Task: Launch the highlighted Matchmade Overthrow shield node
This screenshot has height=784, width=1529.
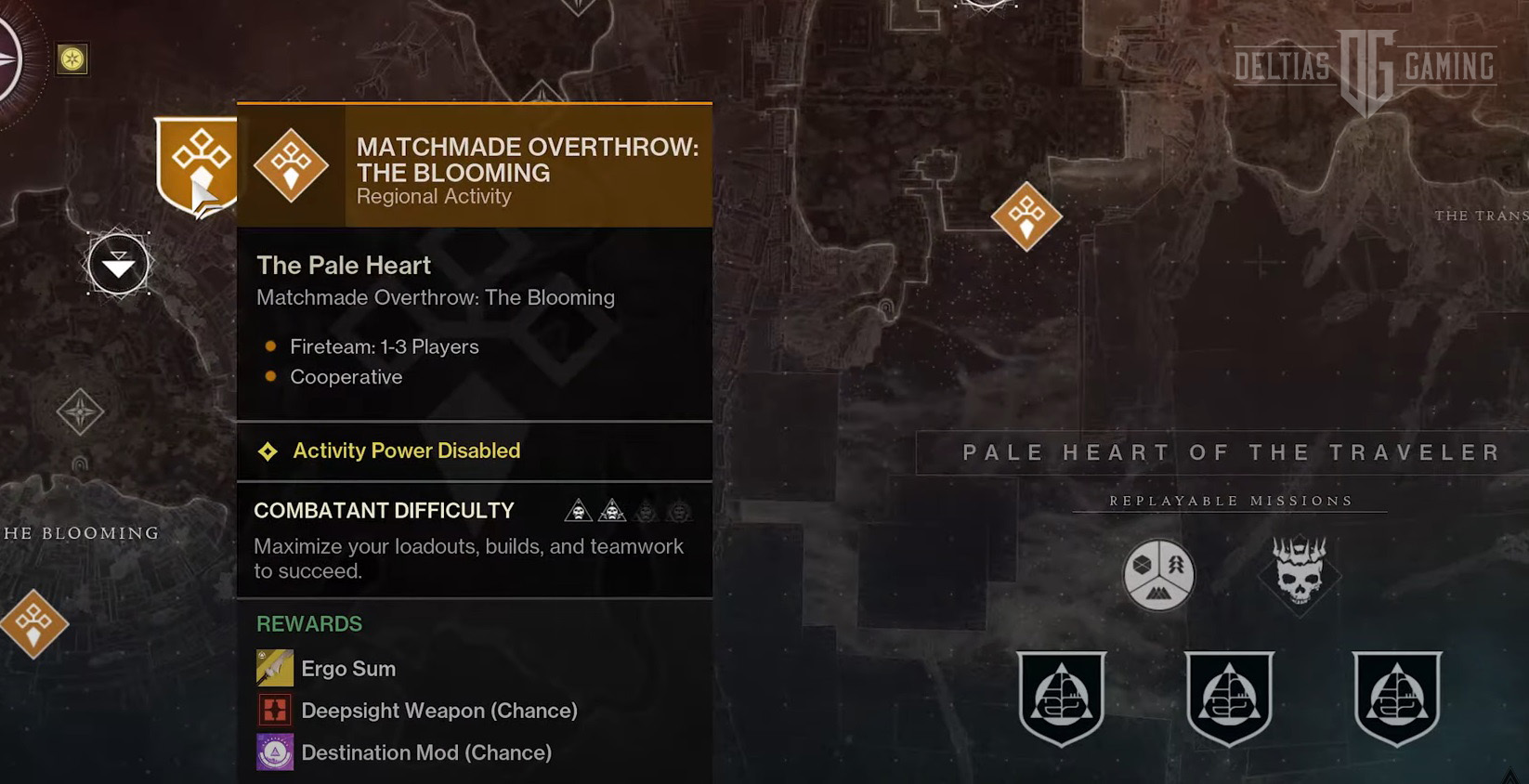Action: point(197,165)
